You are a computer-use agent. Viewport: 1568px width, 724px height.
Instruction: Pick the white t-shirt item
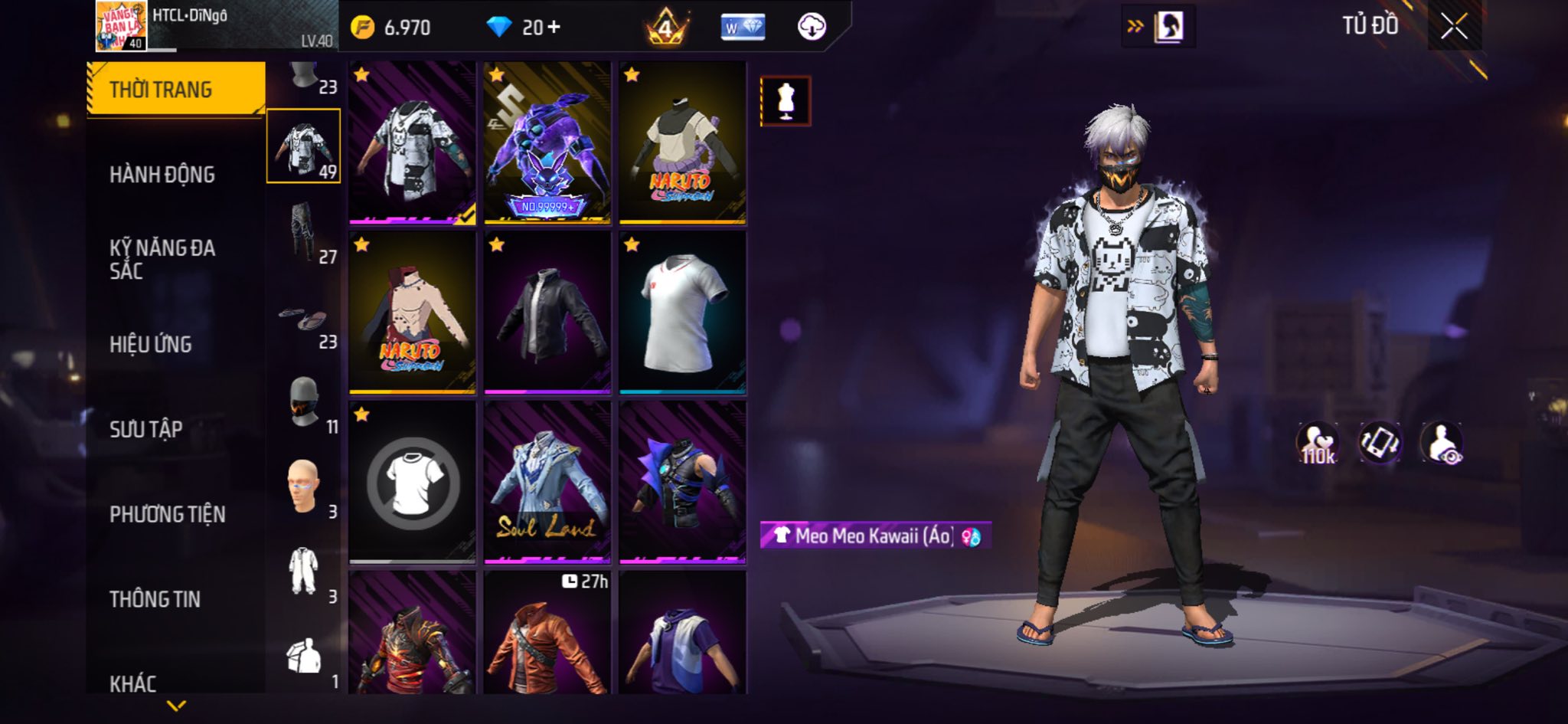[682, 313]
